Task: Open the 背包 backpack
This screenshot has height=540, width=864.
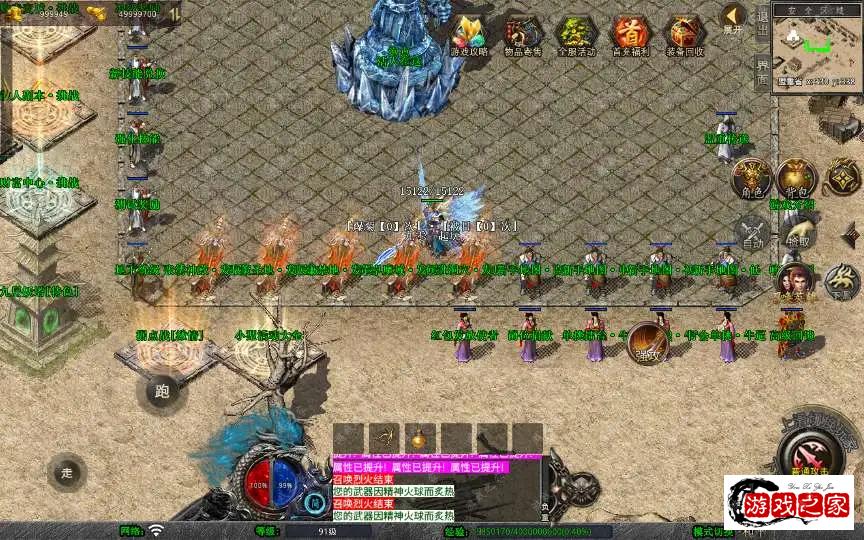Action: 797,178
